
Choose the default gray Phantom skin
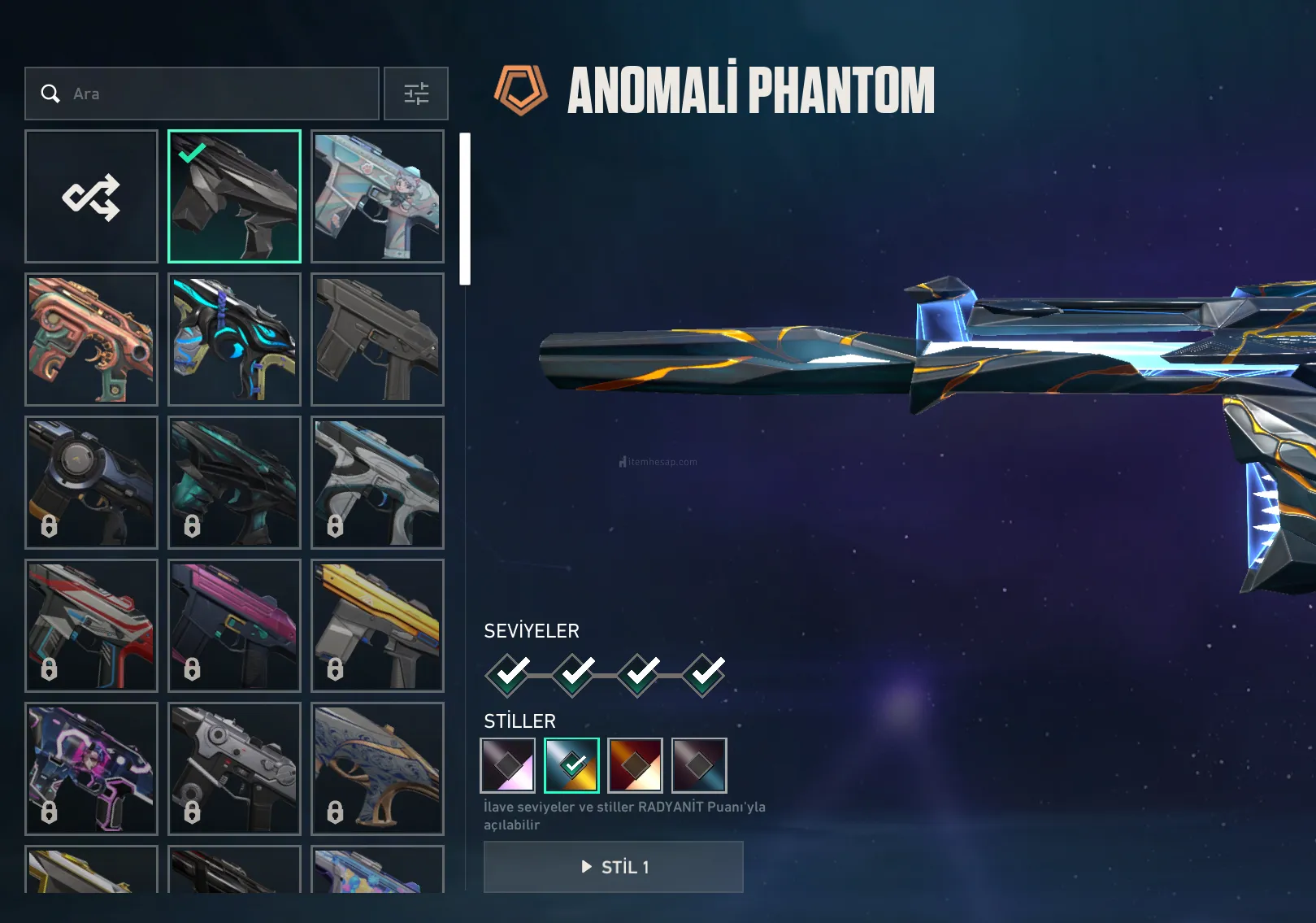coord(377,339)
